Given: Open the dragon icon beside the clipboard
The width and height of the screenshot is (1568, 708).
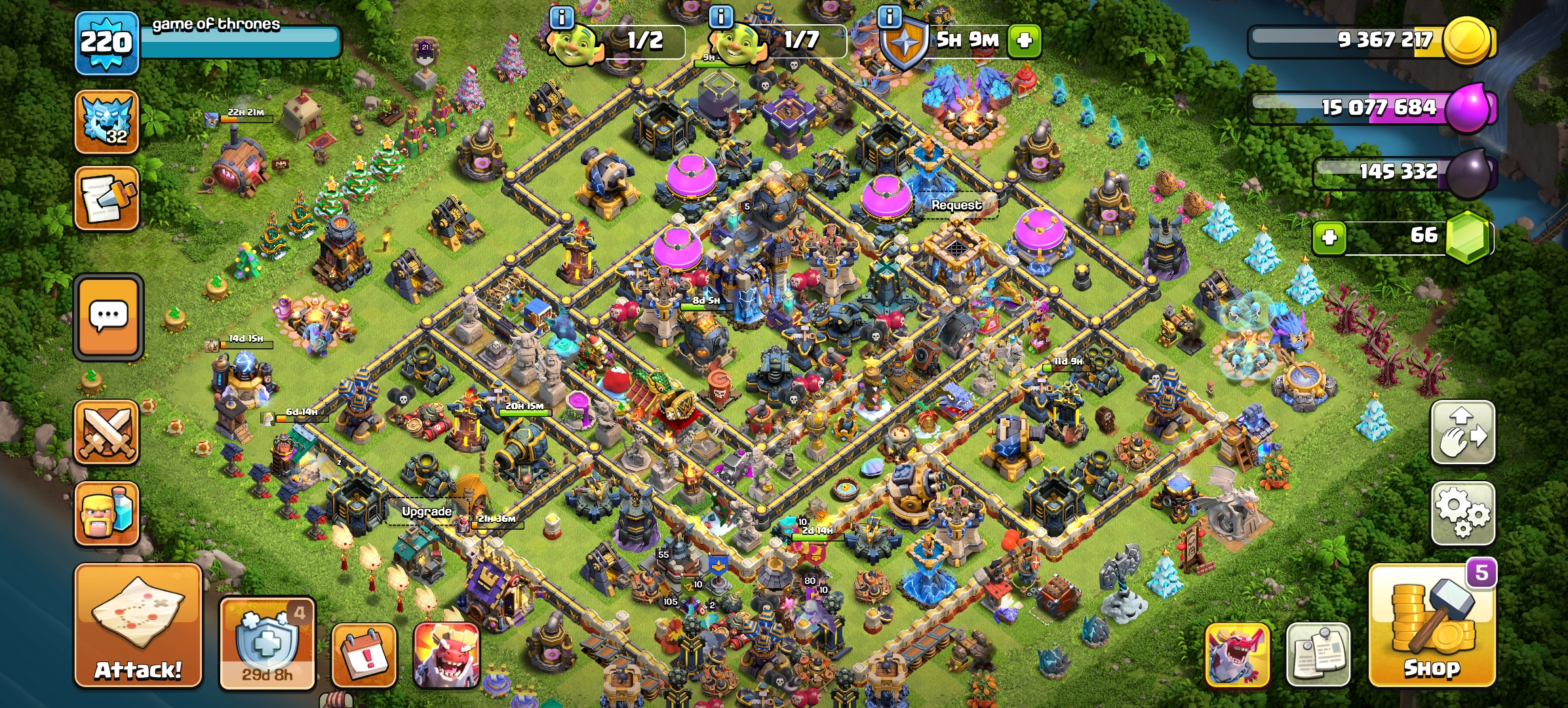Looking at the screenshot, I should coord(1237,656).
